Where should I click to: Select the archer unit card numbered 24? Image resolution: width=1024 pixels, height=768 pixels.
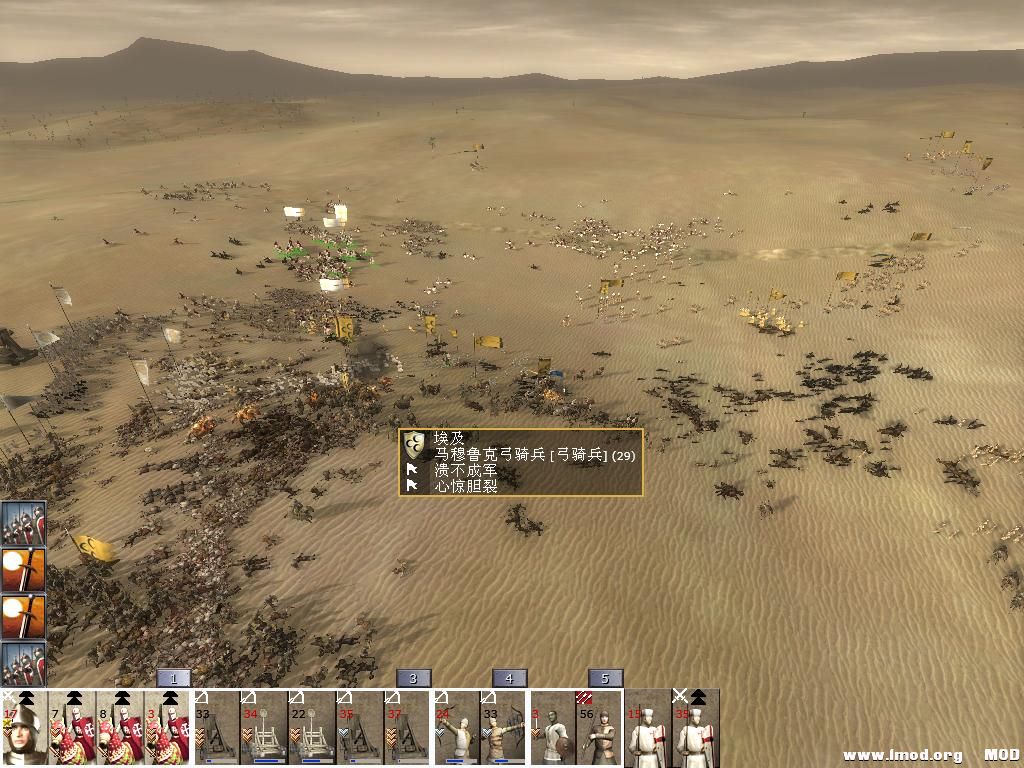point(456,729)
